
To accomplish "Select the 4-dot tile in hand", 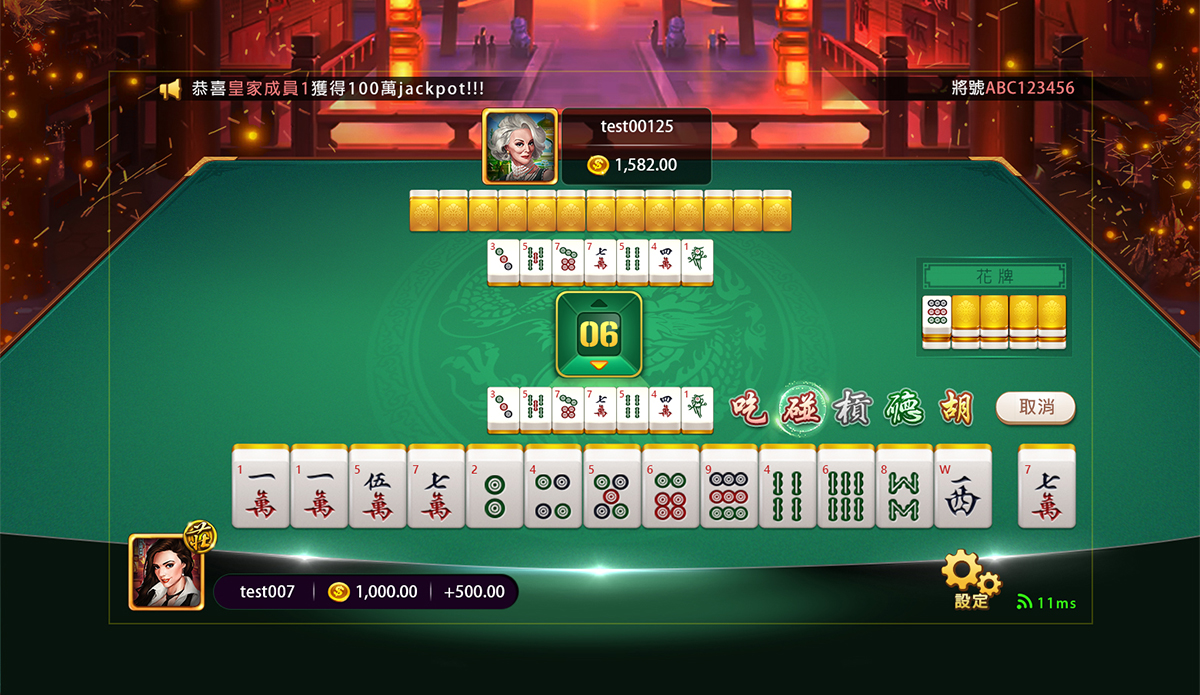I will [x=552, y=487].
